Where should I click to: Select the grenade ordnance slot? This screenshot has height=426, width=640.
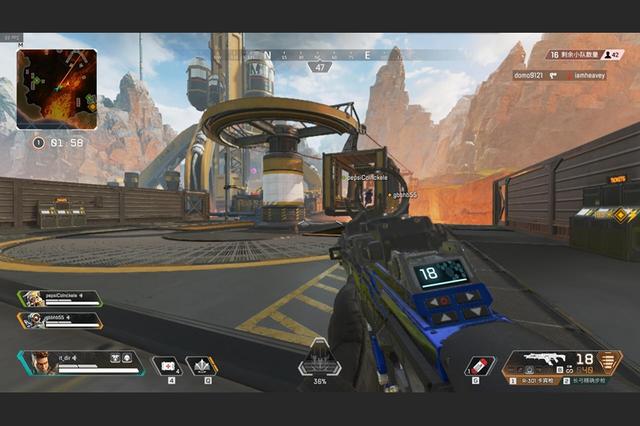pos(480,366)
